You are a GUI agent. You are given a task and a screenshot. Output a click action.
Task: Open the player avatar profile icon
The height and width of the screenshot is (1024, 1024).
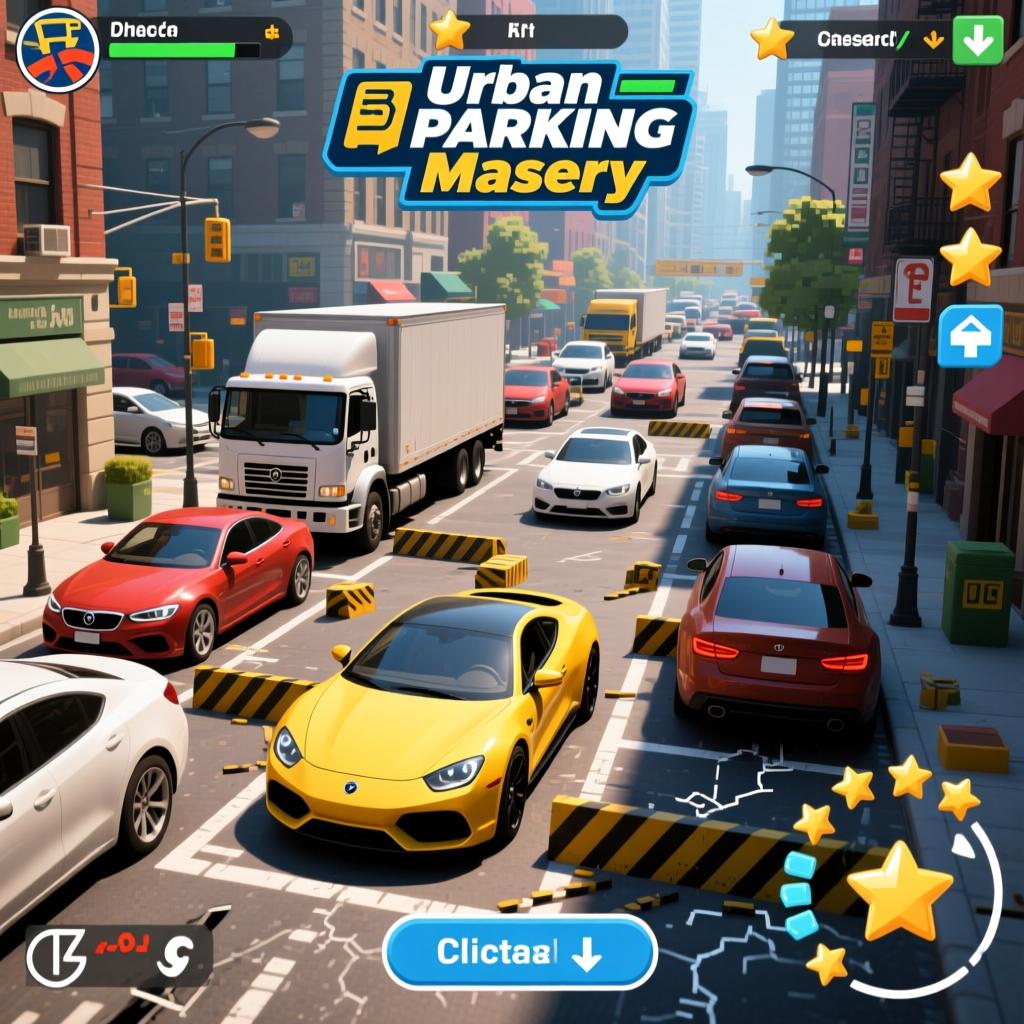click(x=58, y=48)
